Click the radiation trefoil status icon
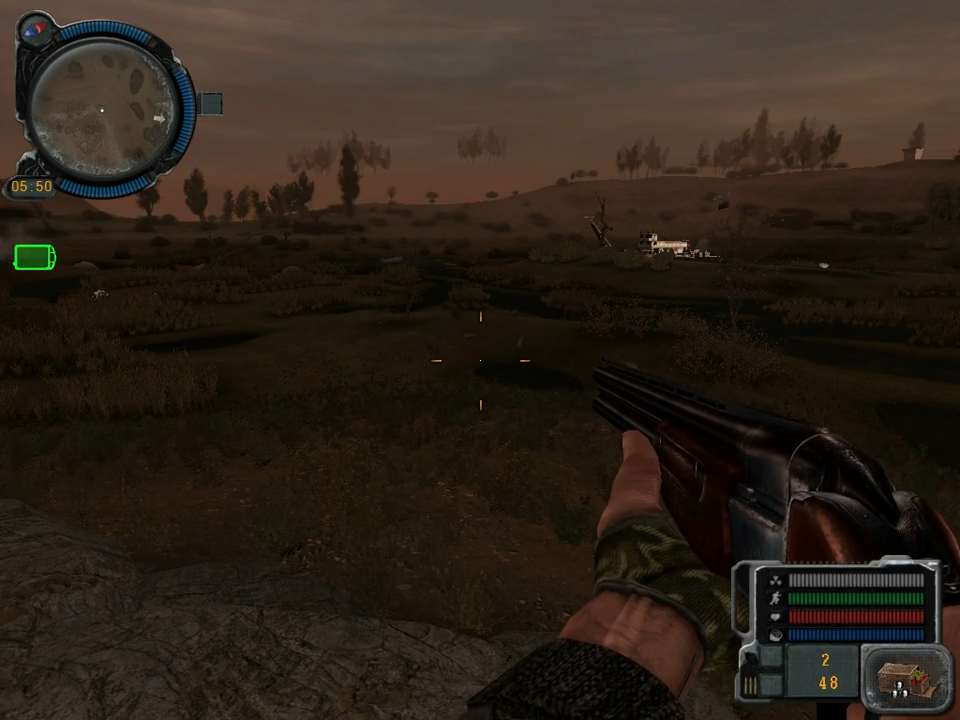This screenshot has height=720, width=960. 774,580
